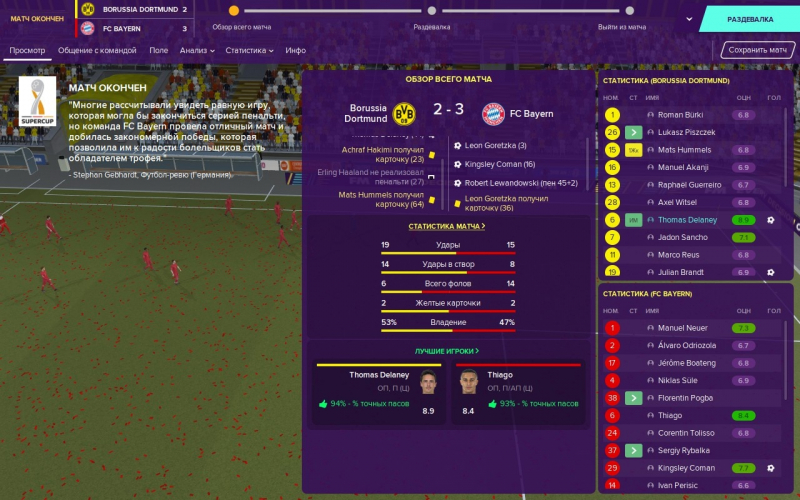
Task: Open the Статистика dropdown menu
Action: point(249,50)
